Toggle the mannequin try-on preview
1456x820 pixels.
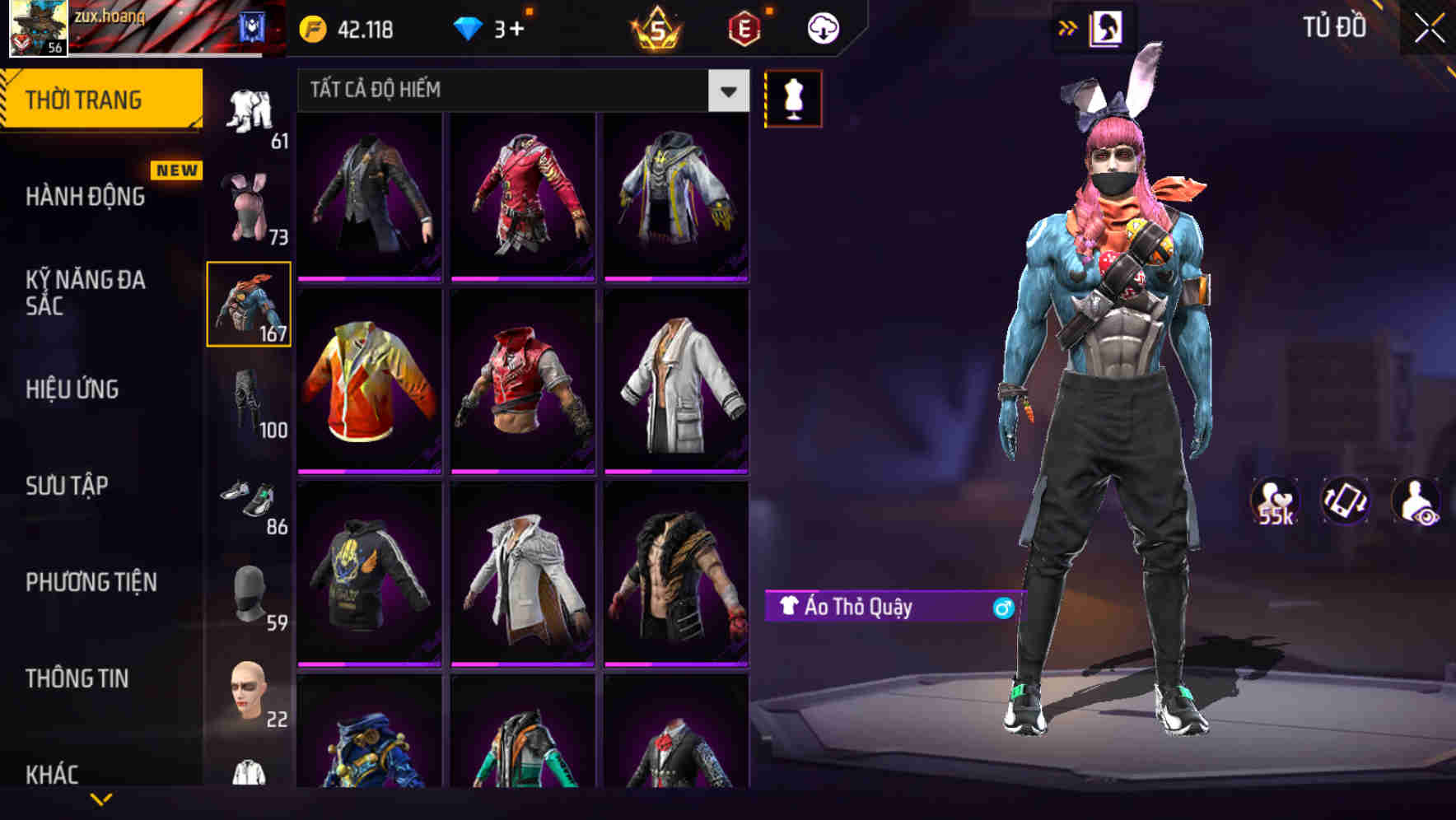click(793, 99)
